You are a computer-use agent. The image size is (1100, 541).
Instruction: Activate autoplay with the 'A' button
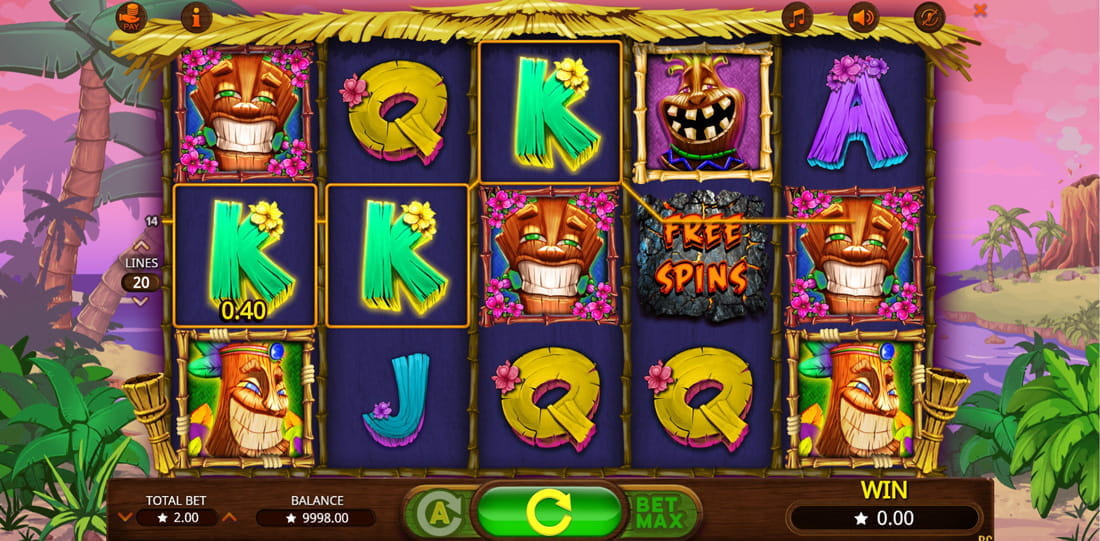tap(435, 512)
